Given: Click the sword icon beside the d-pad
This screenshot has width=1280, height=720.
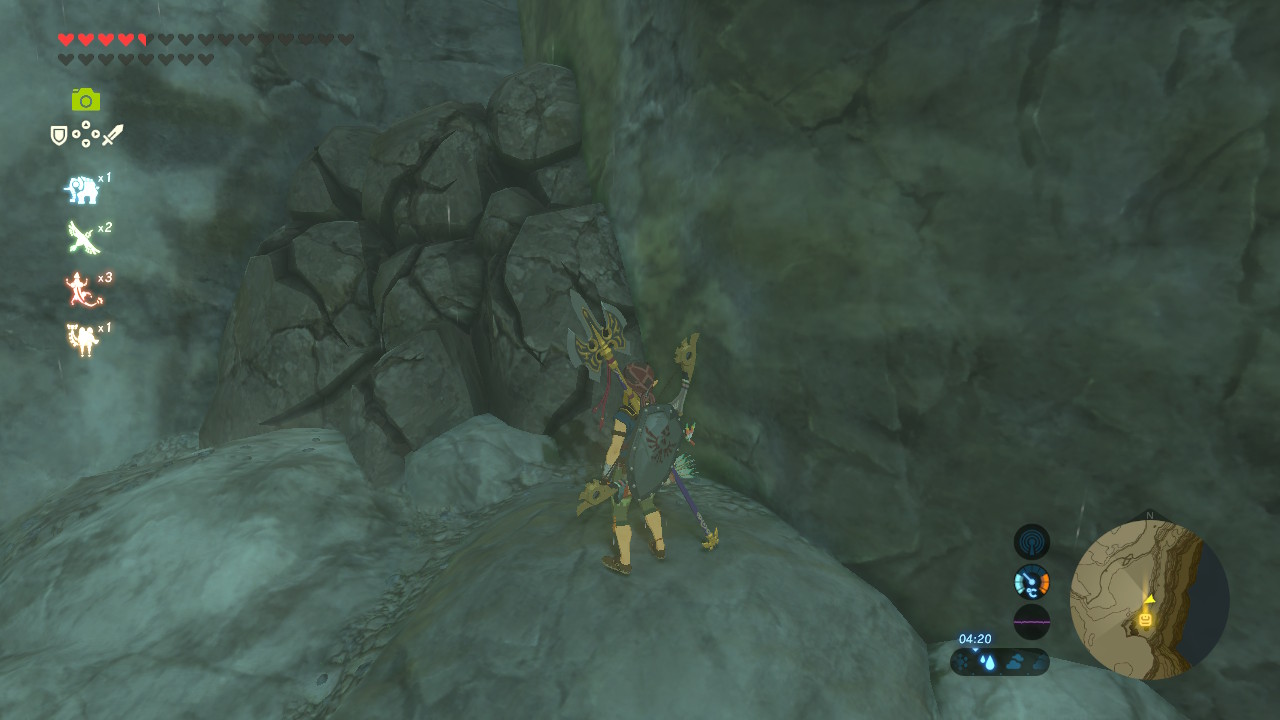Looking at the screenshot, I should point(112,135).
